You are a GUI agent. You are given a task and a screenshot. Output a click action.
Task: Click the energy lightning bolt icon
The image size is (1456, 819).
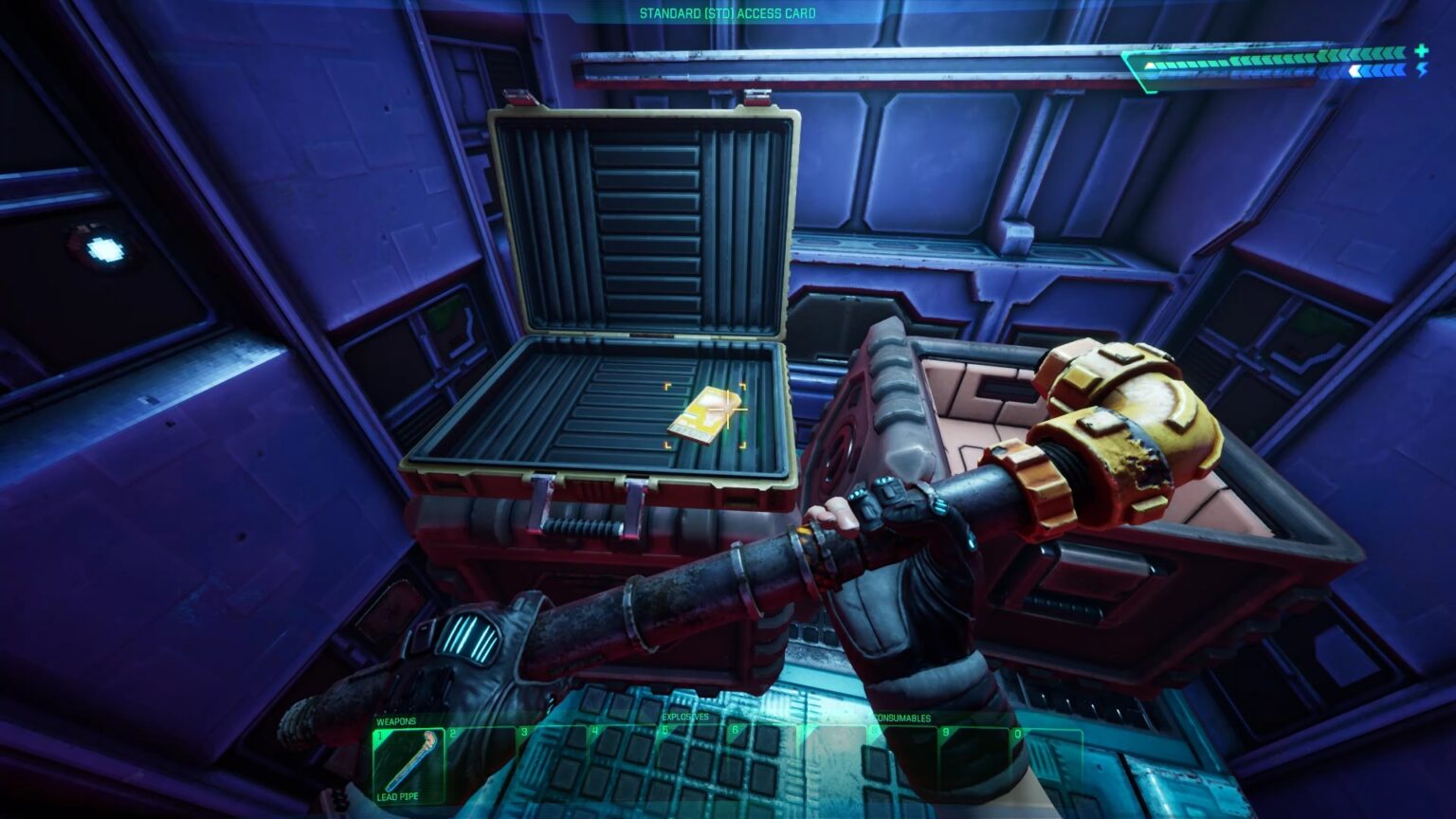coord(1422,70)
